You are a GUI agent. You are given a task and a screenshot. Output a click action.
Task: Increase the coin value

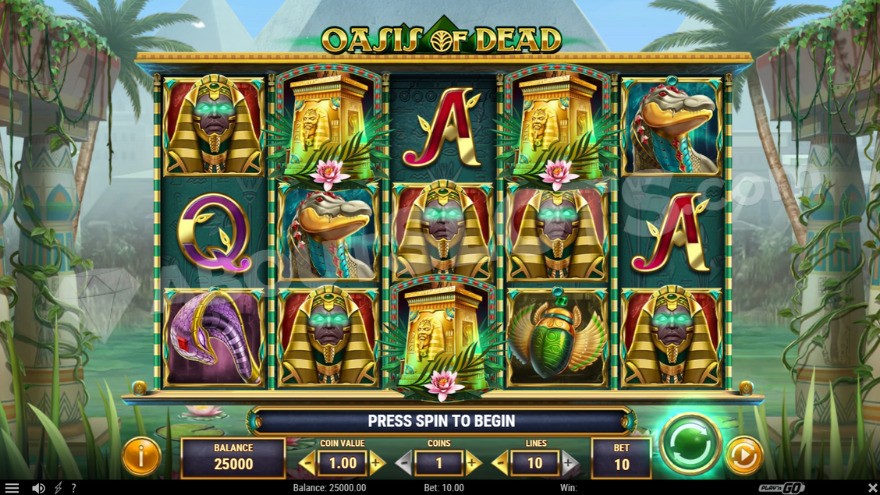[x=377, y=463]
